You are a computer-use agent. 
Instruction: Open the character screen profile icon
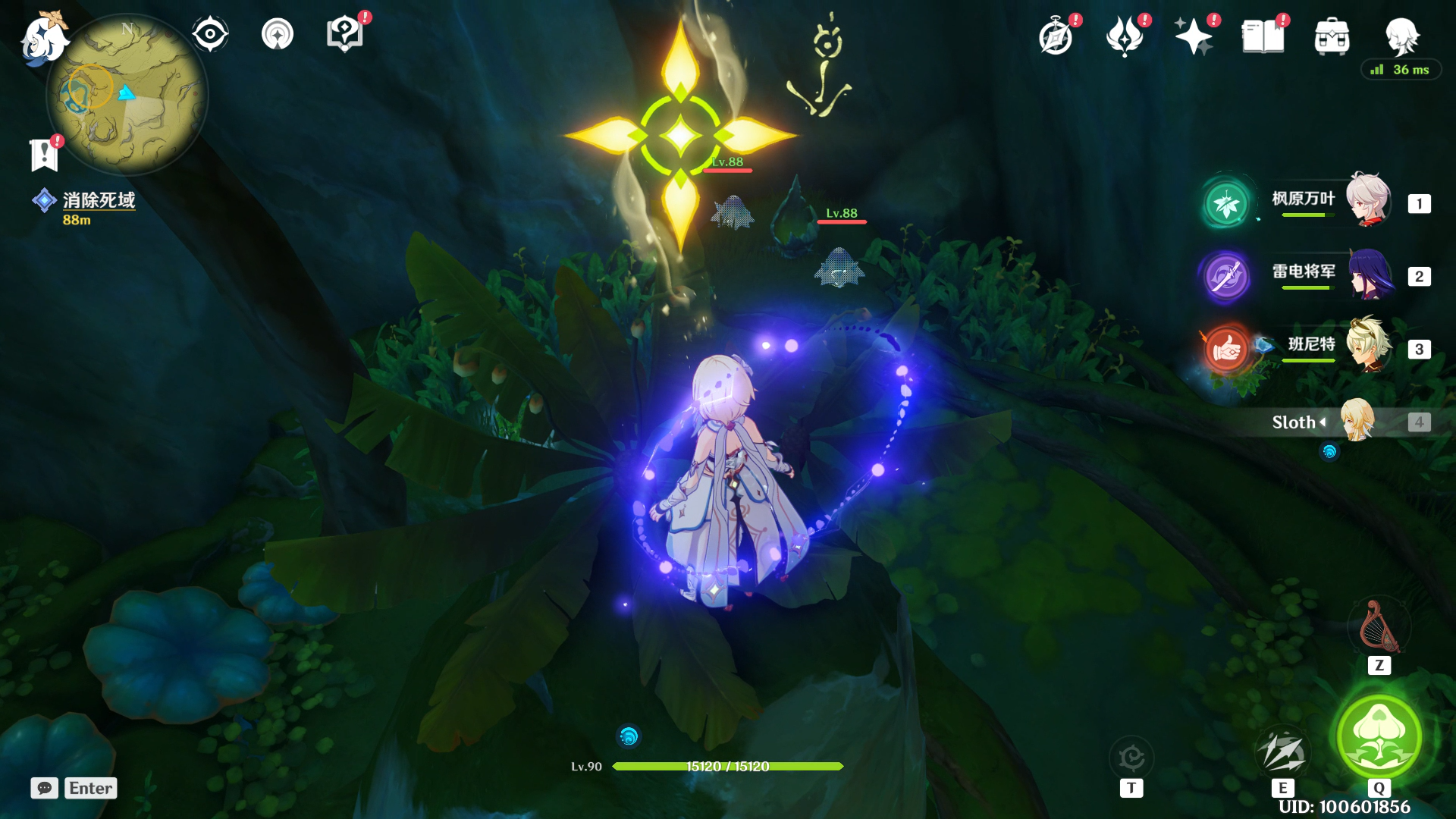1401,35
